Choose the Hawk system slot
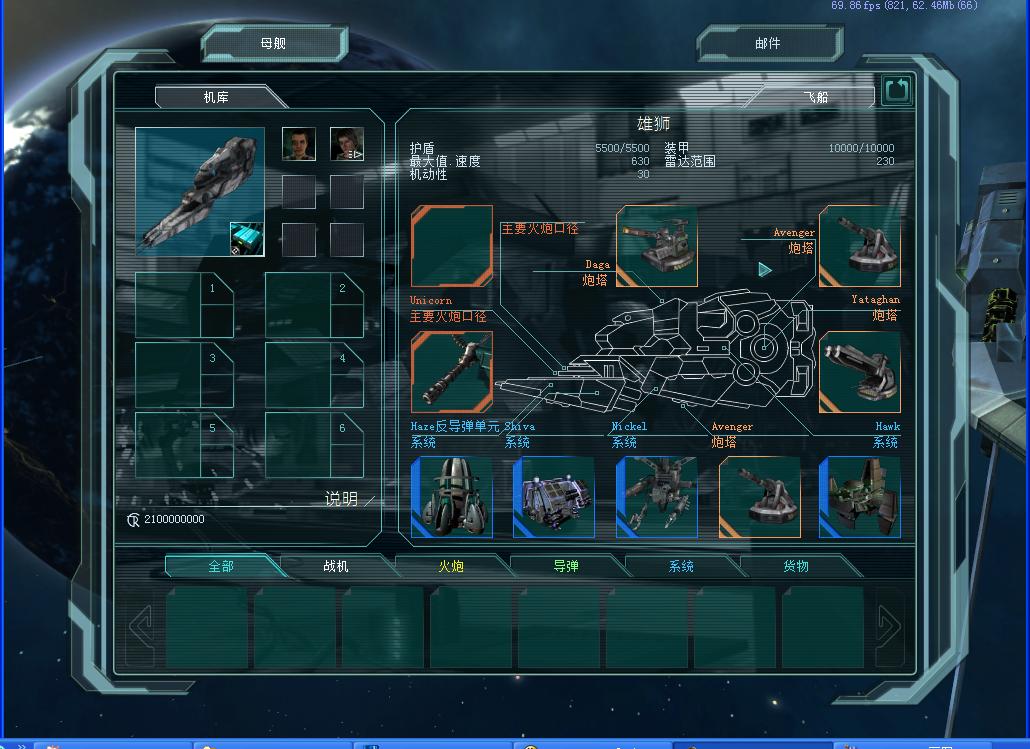 (x=859, y=497)
